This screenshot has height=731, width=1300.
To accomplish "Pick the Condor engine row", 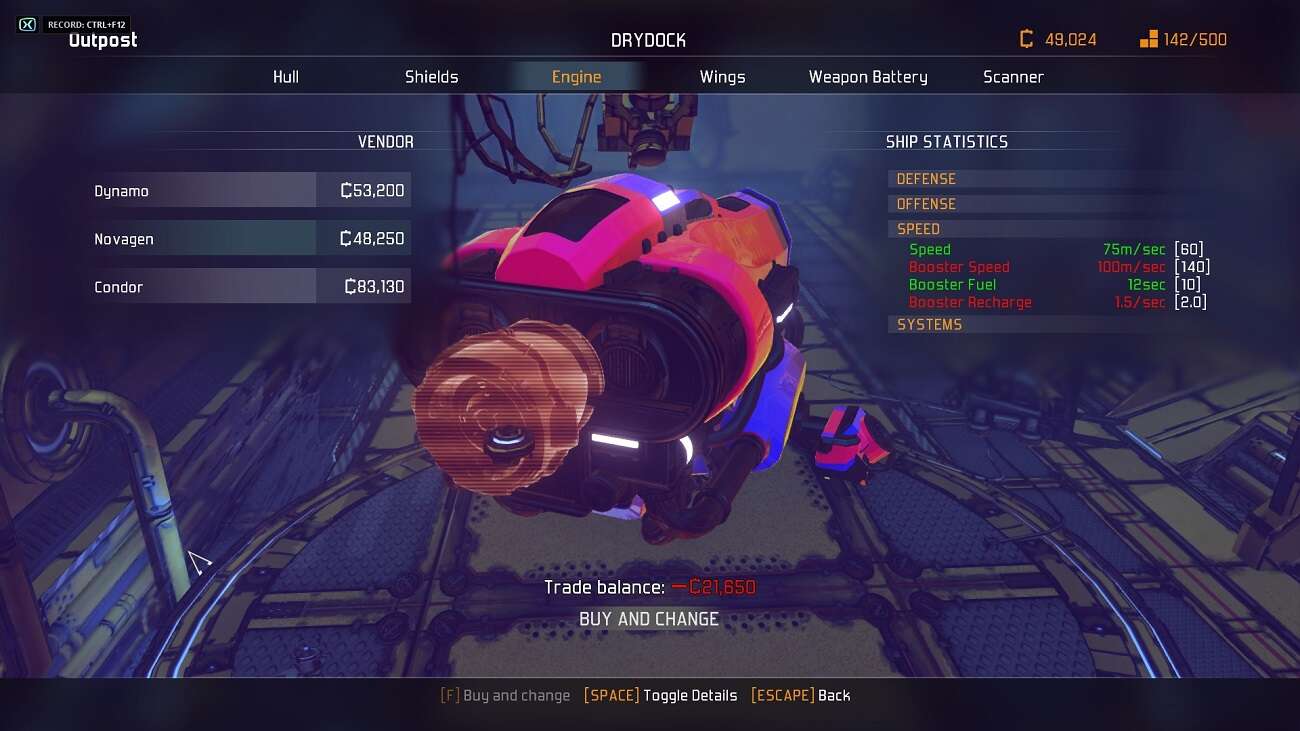I will click(250, 286).
